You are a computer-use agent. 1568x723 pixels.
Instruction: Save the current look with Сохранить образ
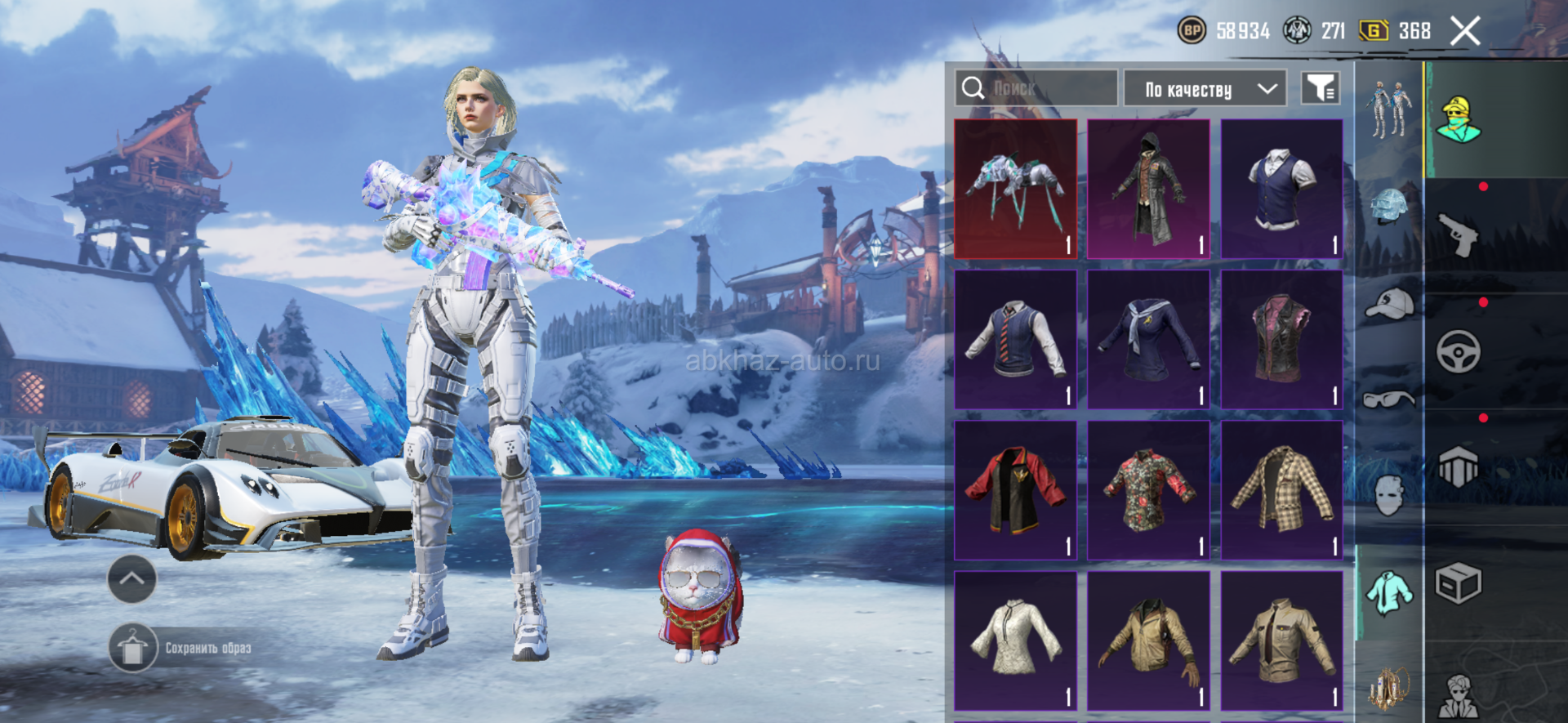click(x=181, y=648)
